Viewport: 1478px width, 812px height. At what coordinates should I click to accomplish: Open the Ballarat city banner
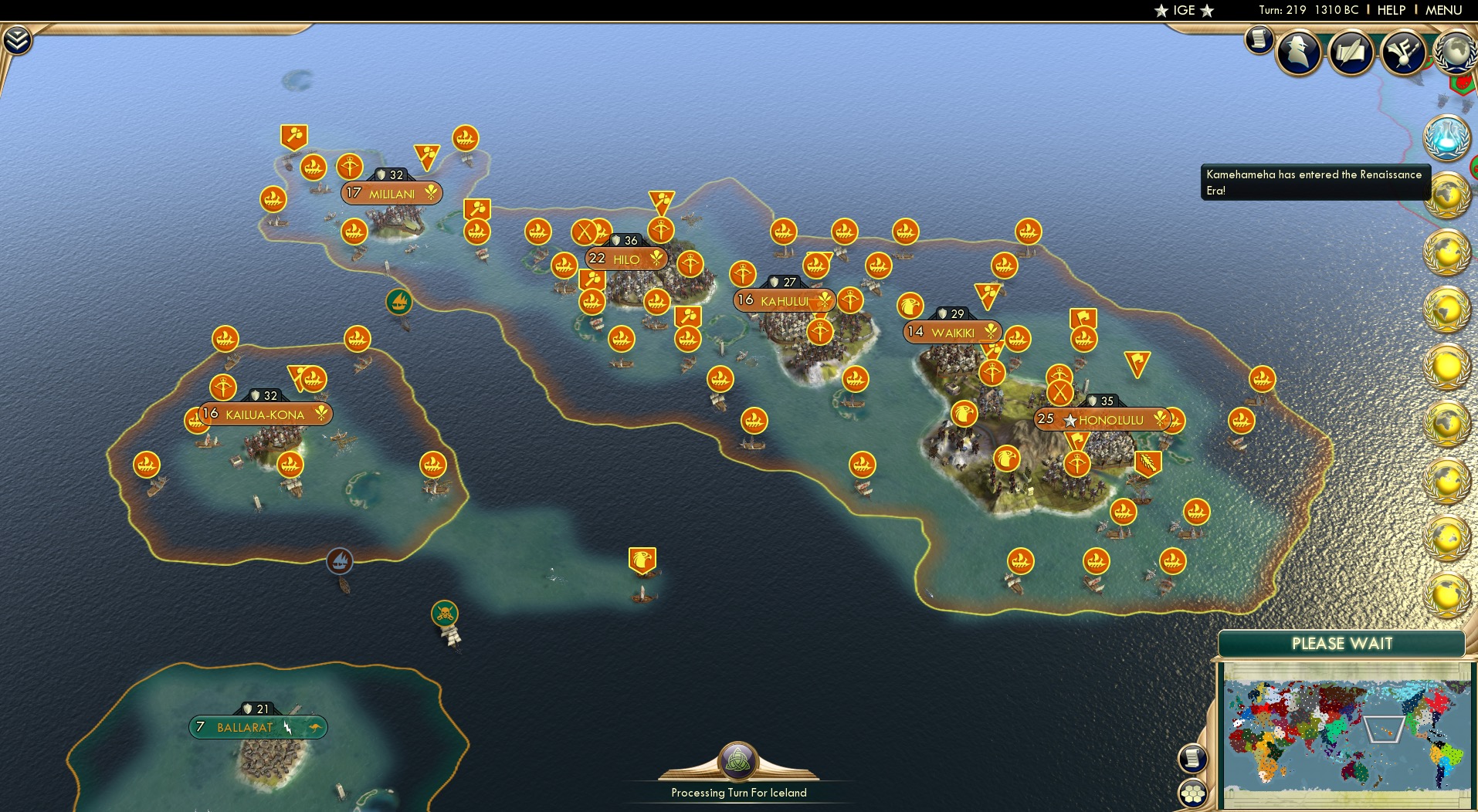click(x=257, y=726)
